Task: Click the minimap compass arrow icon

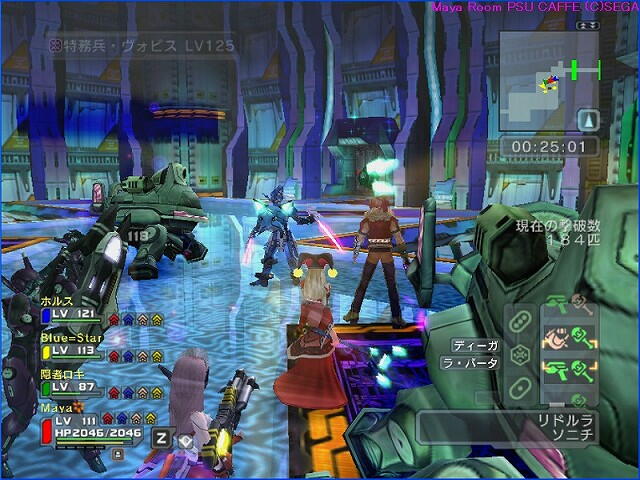Action: tap(589, 120)
